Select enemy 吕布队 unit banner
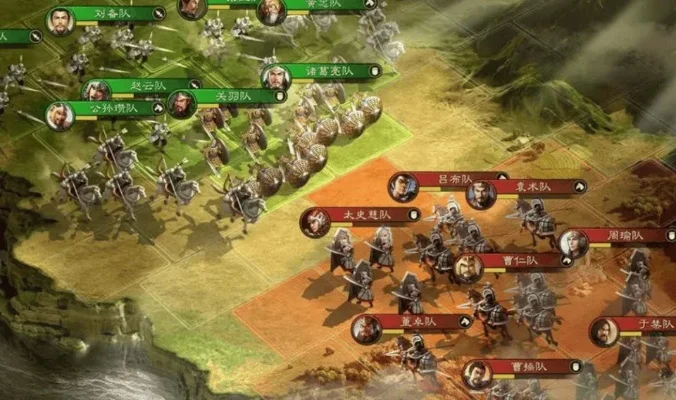This screenshot has height=400, width=676. click(456, 179)
